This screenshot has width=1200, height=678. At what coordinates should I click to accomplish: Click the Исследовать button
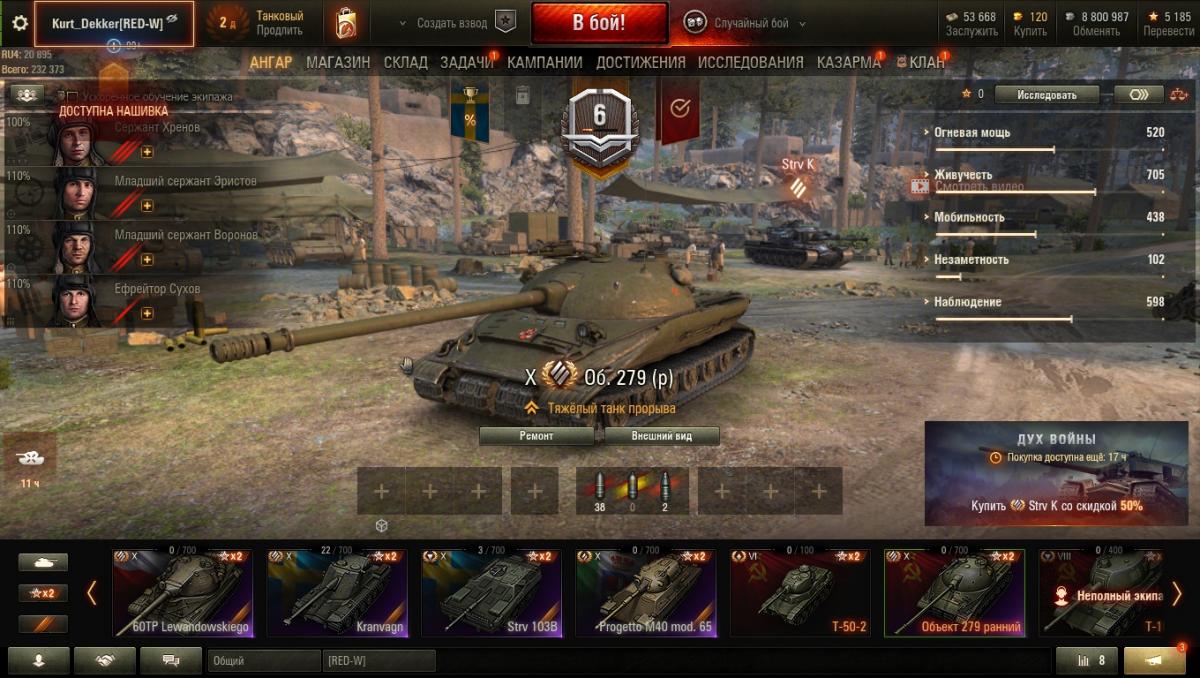tap(1046, 95)
